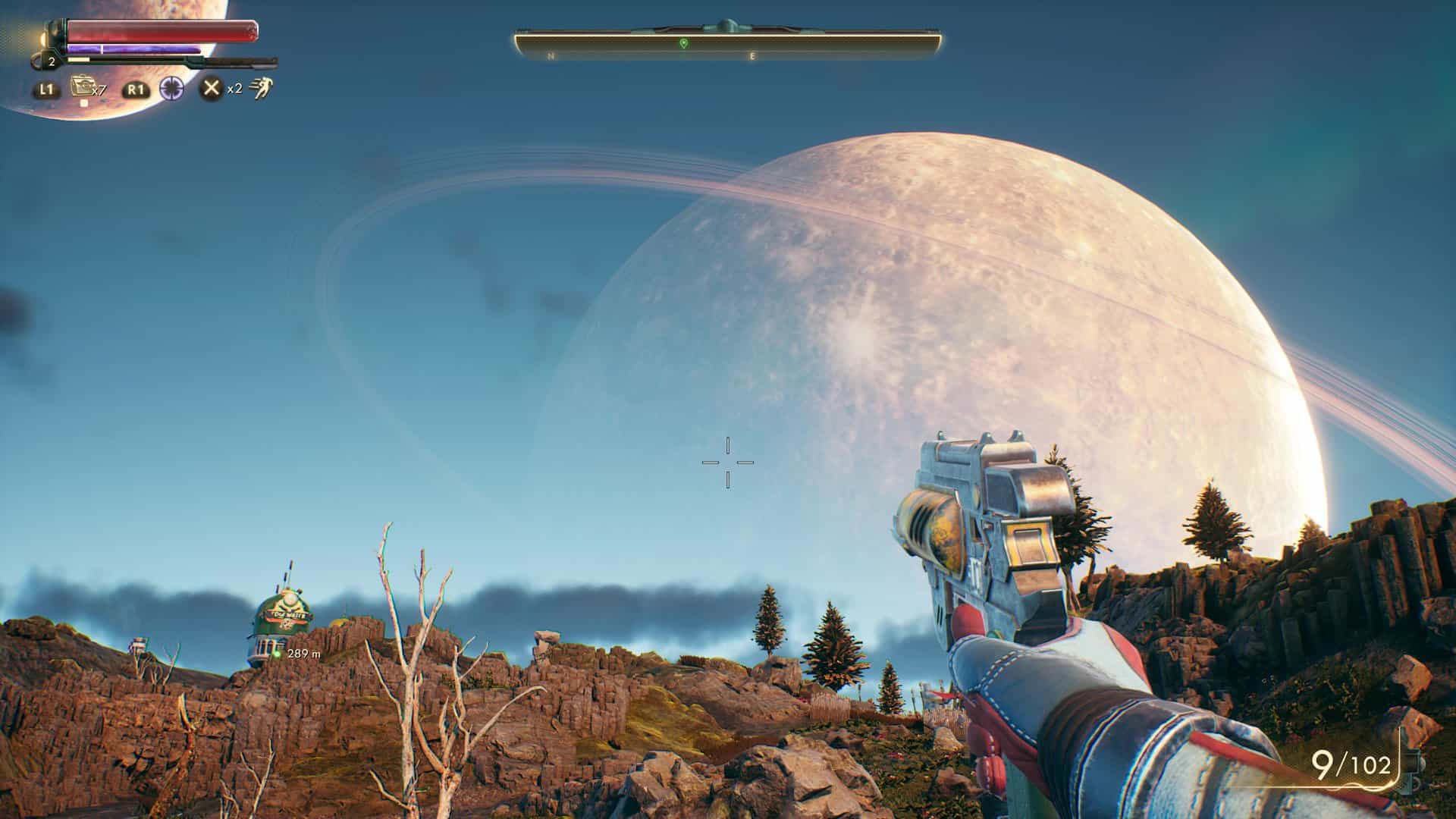
Task: Select the medical inhaler kit icon
Action: click(81, 87)
